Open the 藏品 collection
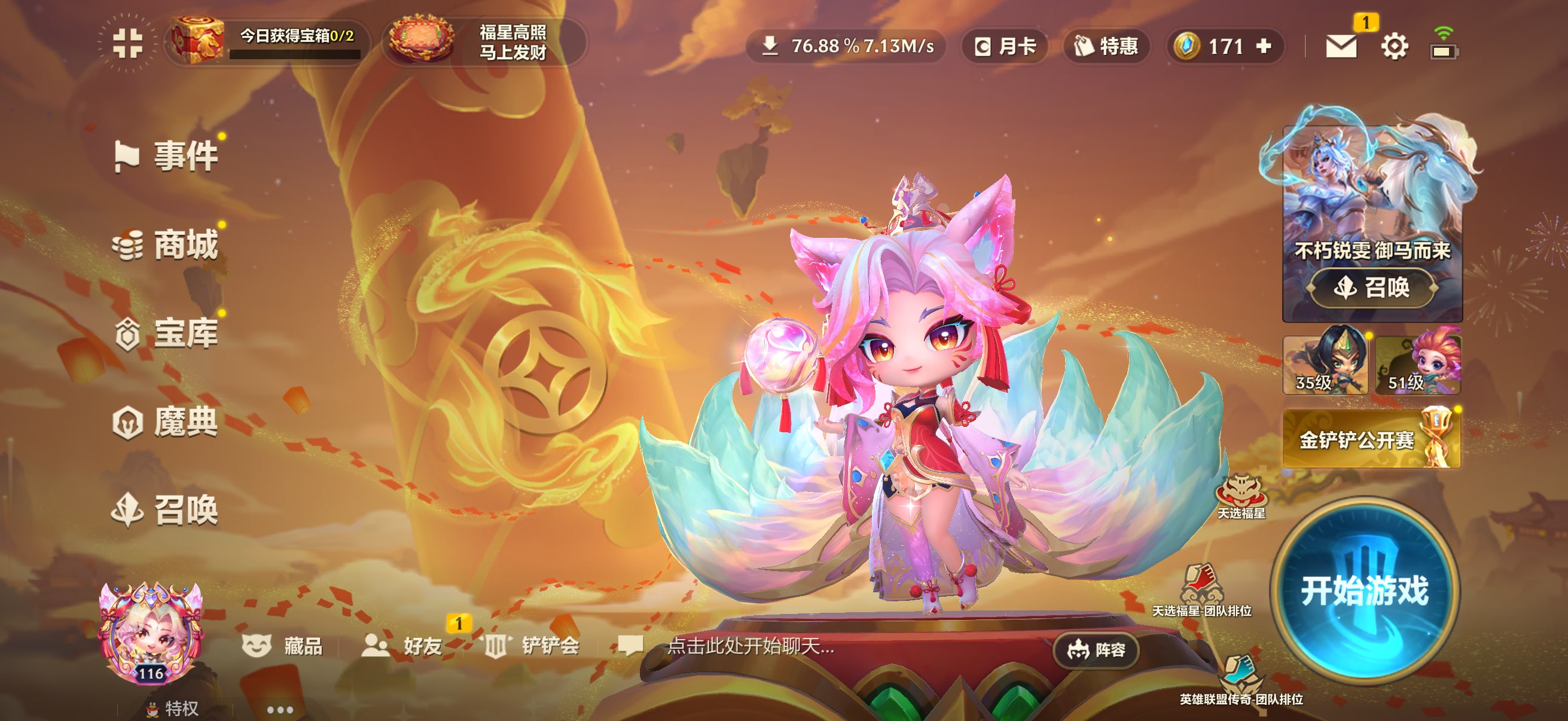Viewport: 1568px width, 721px height. (283, 646)
